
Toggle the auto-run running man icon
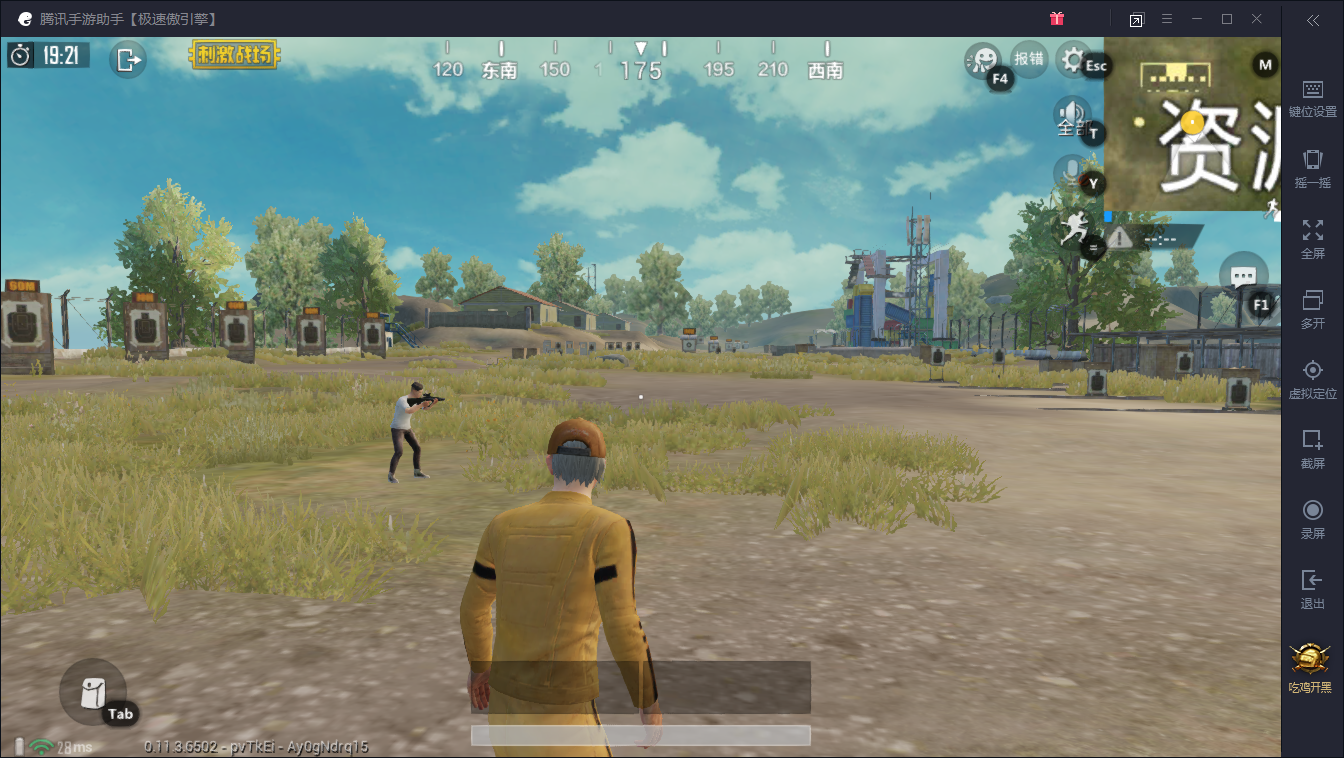[x=1074, y=230]
